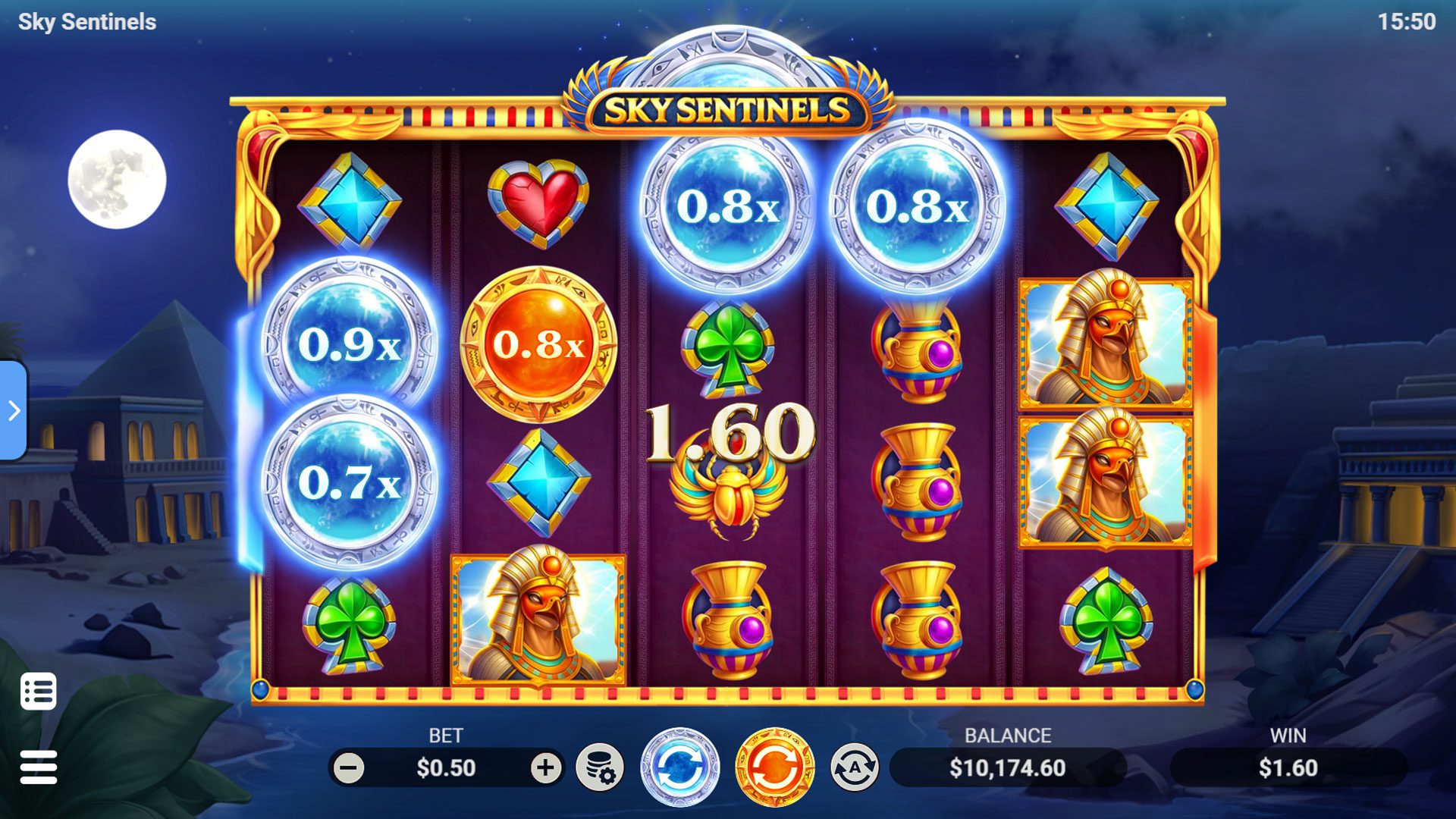Viewport: 1456px width, 819px height.
Task: Spin using the blue moon button
Action: 679,767
